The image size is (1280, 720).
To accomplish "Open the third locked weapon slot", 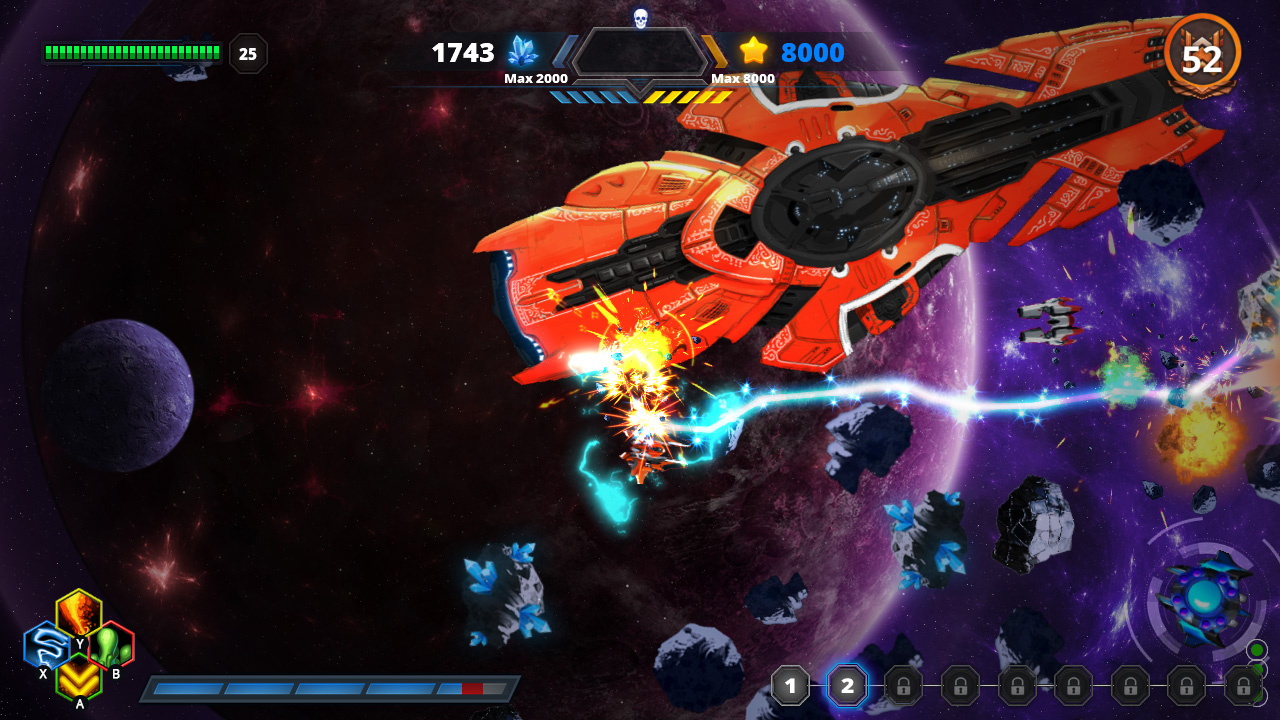I will coord(903,687).
